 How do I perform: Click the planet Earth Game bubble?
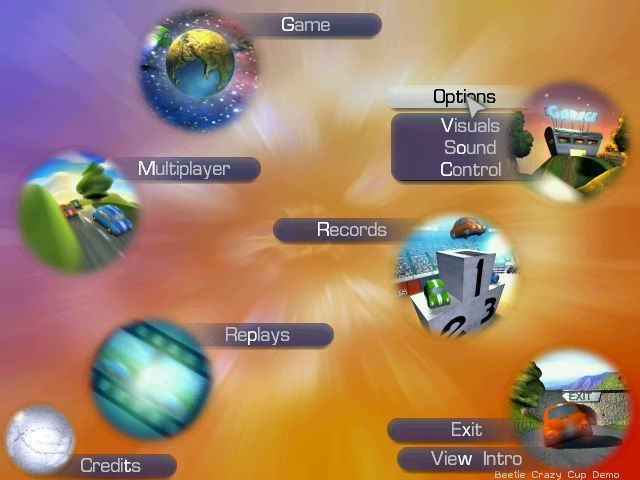coord(200,60)
